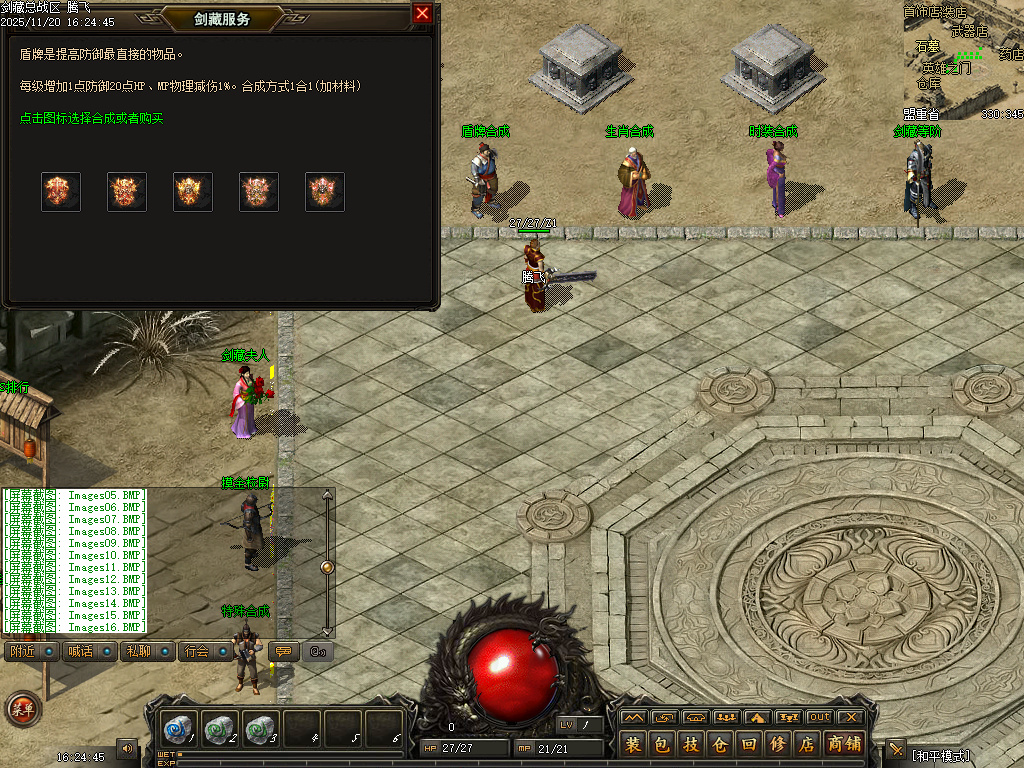
Task: Close the 剑藏服务 dialog window
Action: [x=422, y=14]
